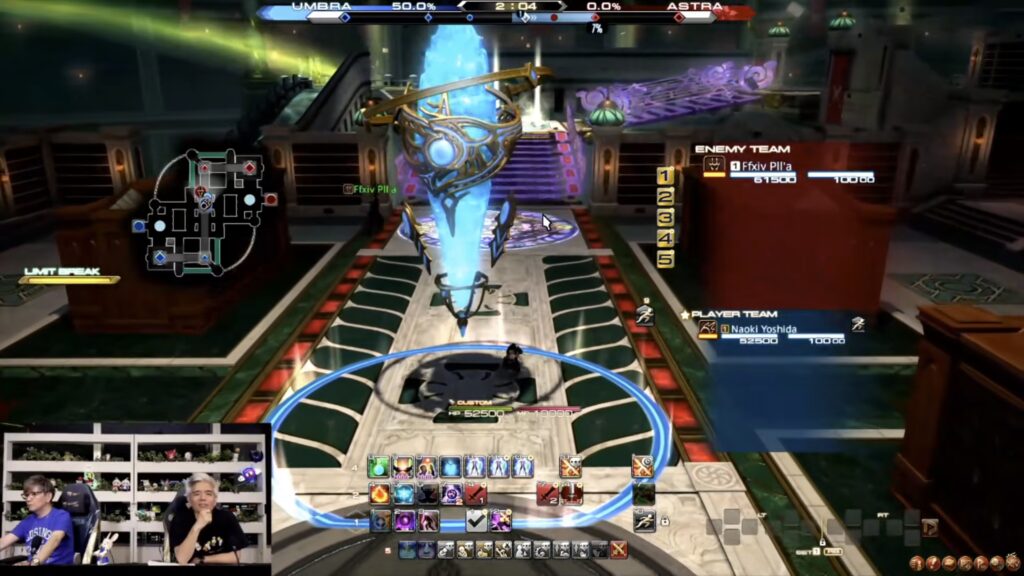1024x576 pixels.
Task: Click the number 5 waymark button
Action: coord(665,259)
